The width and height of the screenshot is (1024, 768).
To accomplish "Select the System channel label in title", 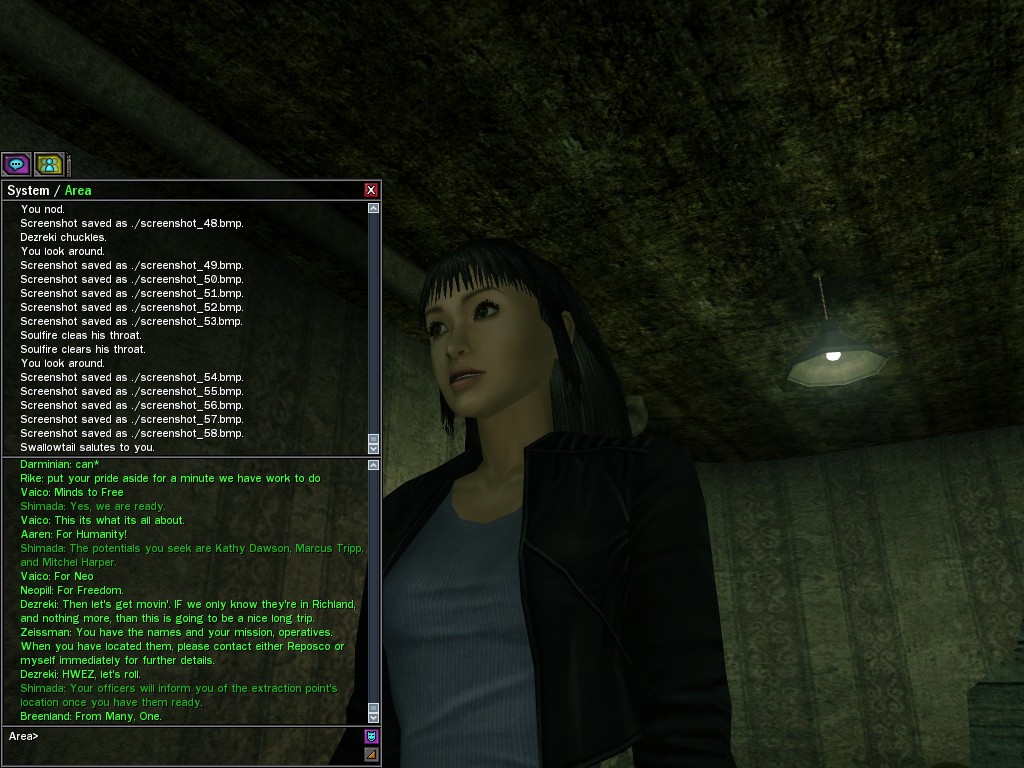I will [28, 190].
